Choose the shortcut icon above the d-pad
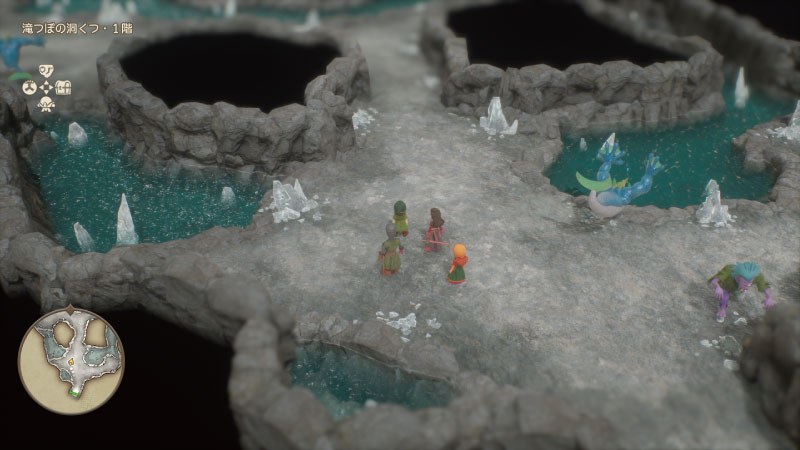Image resolution: width=800 pixels, height=450 pixels. coord(46,71)
